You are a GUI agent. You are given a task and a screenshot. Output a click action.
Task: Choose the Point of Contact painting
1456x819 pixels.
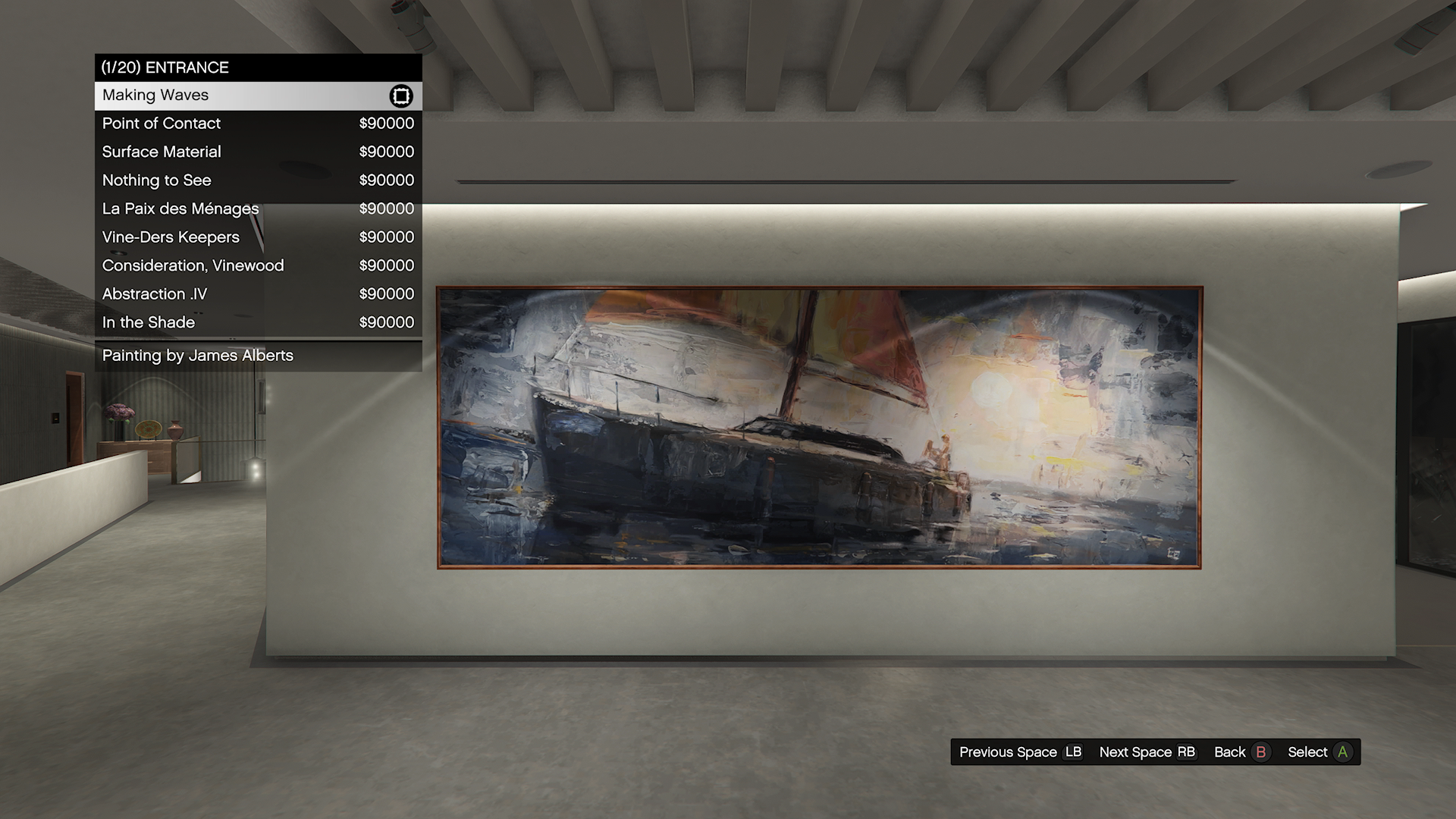258,124
